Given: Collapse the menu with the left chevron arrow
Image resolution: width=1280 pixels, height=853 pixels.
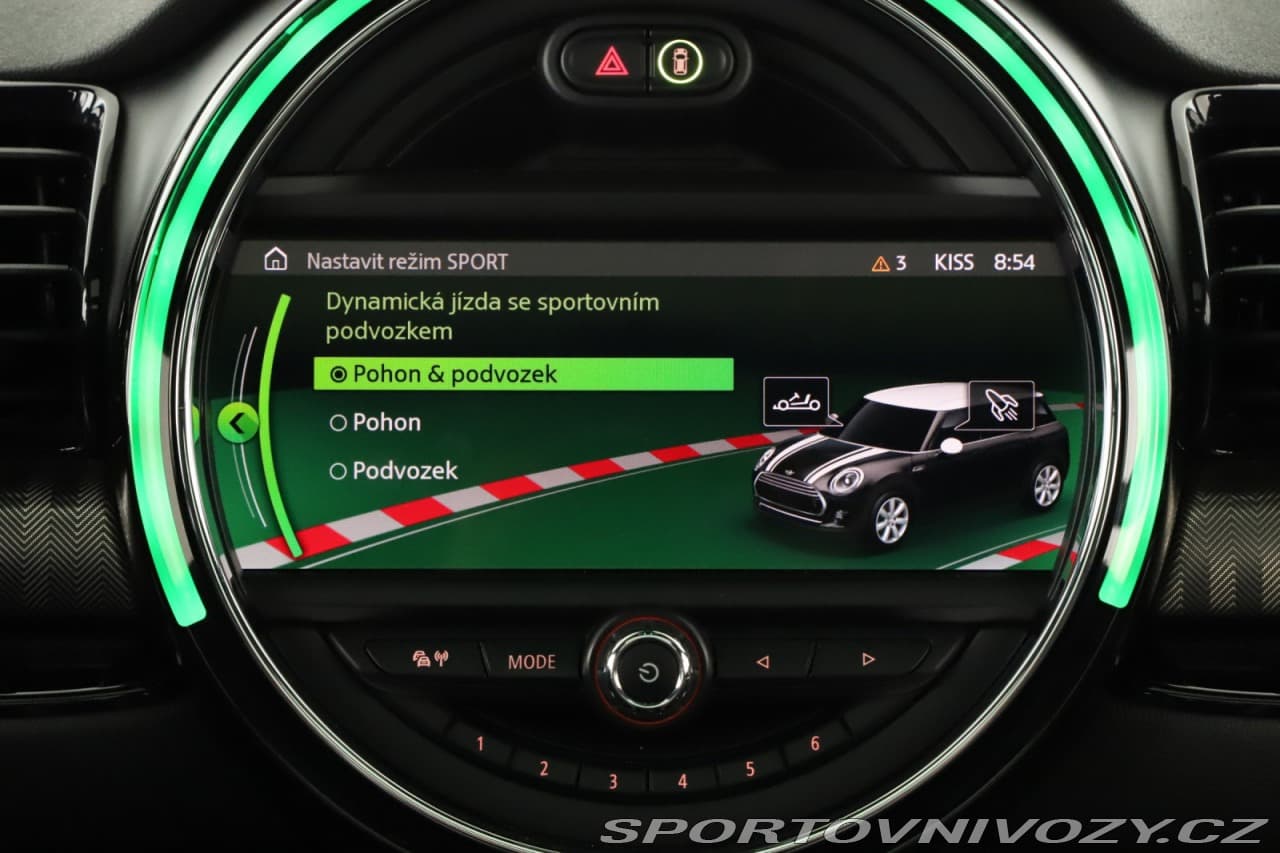Looking at the screenshot, I should (238, 422).
